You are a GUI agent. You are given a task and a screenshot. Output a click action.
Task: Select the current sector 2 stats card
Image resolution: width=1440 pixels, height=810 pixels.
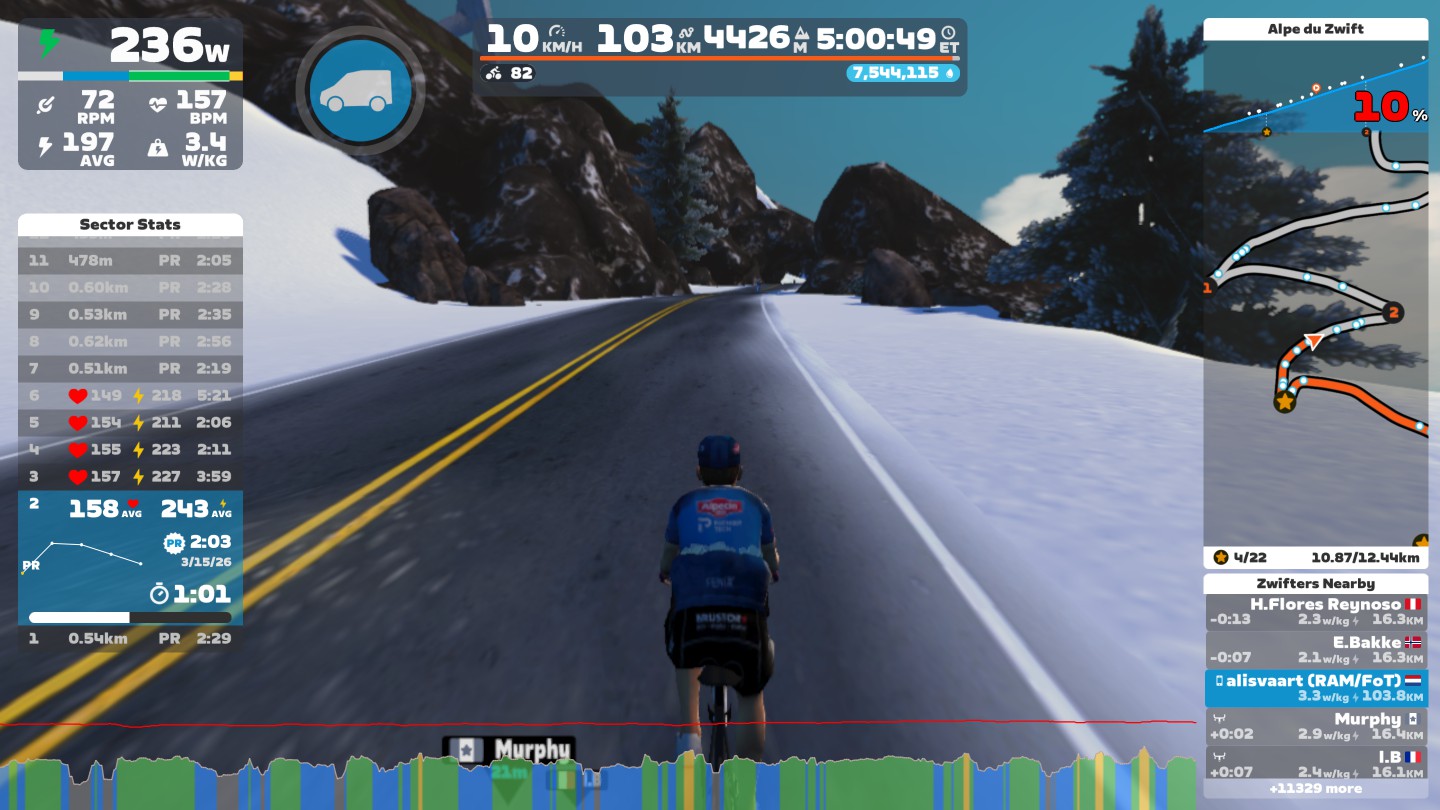click(130, 557)
